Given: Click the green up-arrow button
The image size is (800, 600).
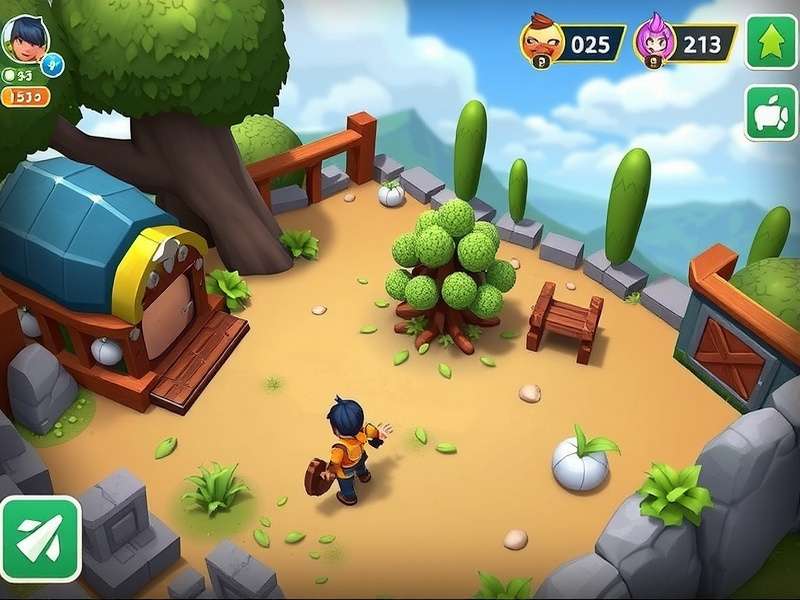Looking at the screenshot, I should (x=770, y=42).
